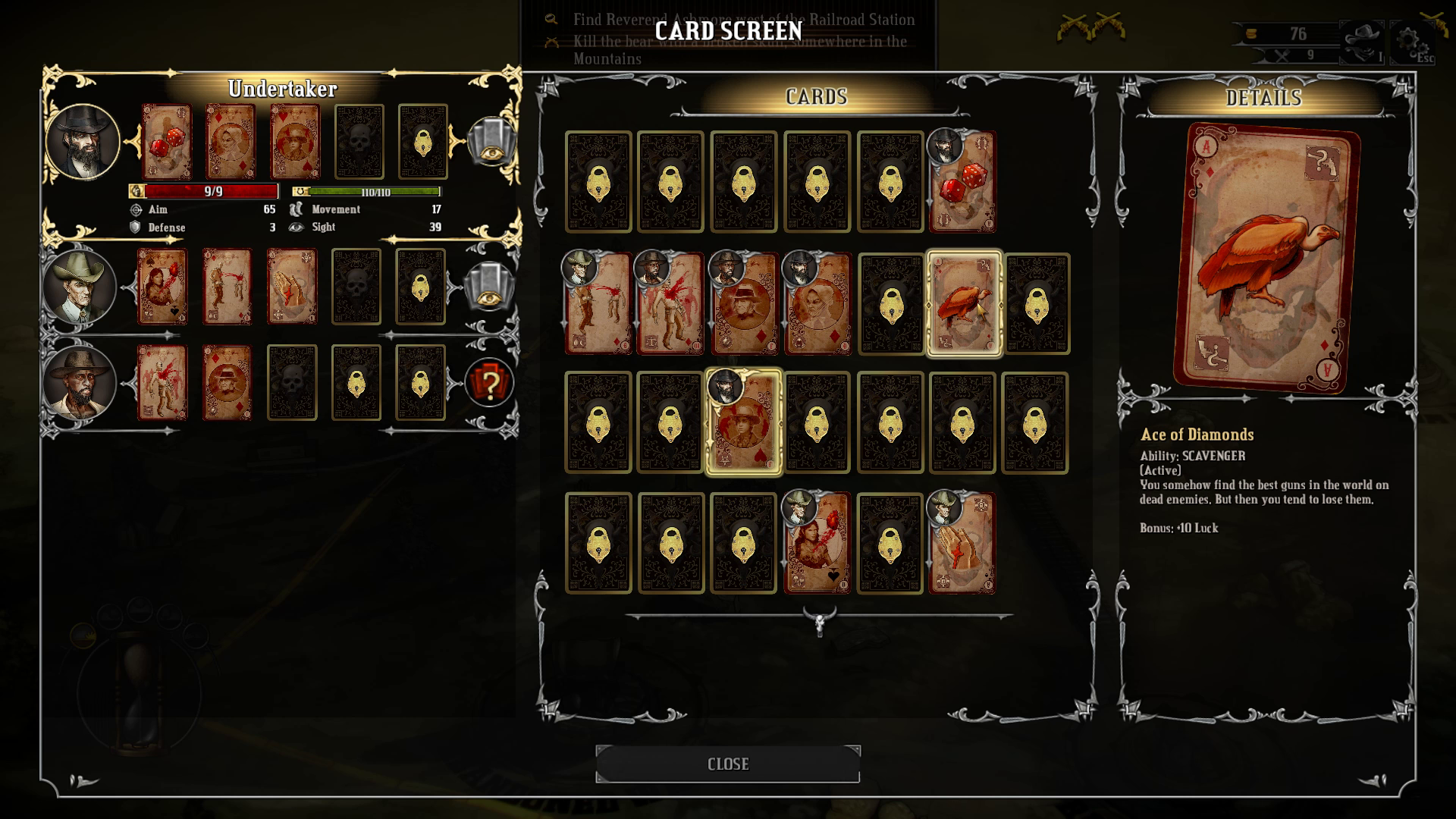The image size is (1456, 819).
Task: Click the red question mark cards icon
Action: [x=489, y=383]
